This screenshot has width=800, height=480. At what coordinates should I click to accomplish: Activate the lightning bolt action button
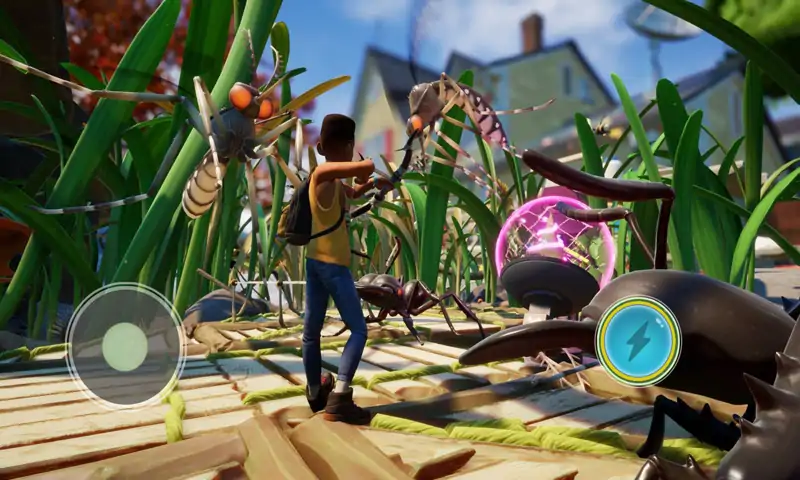637,340
